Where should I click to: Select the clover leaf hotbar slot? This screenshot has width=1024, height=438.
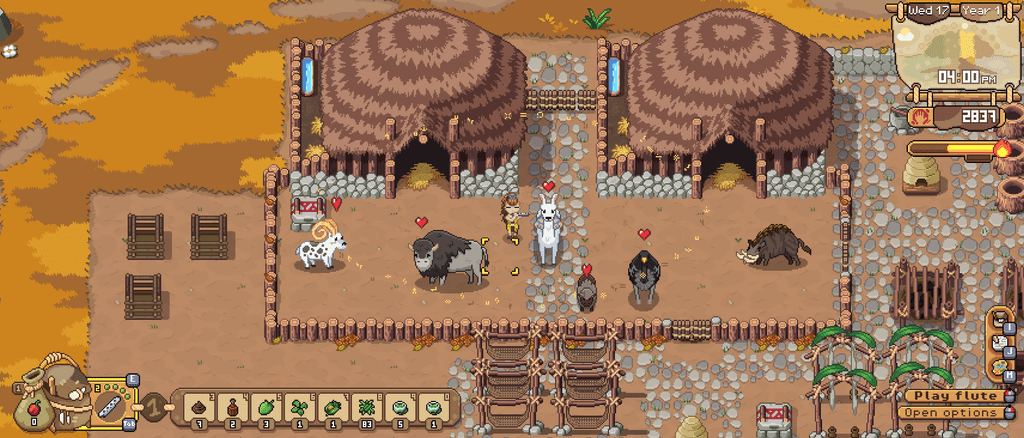pos(299,407)
